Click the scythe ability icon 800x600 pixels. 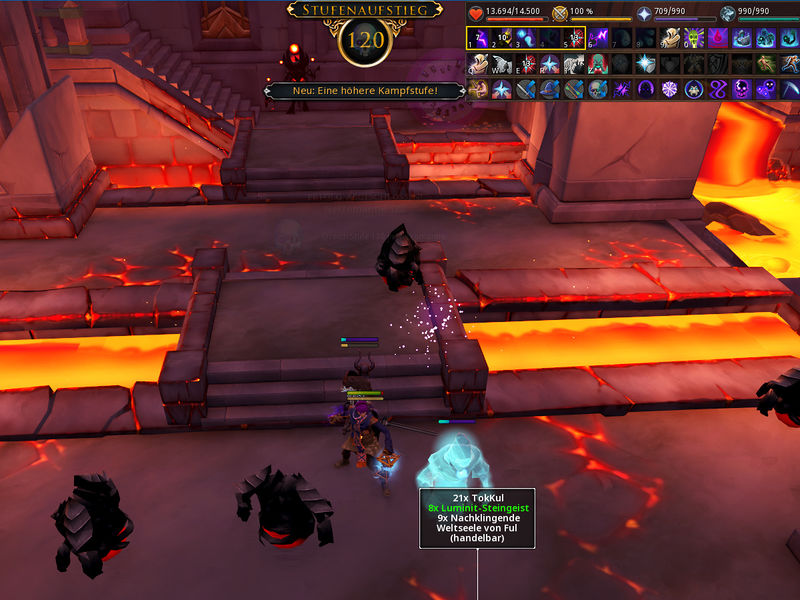click(790, 89)
